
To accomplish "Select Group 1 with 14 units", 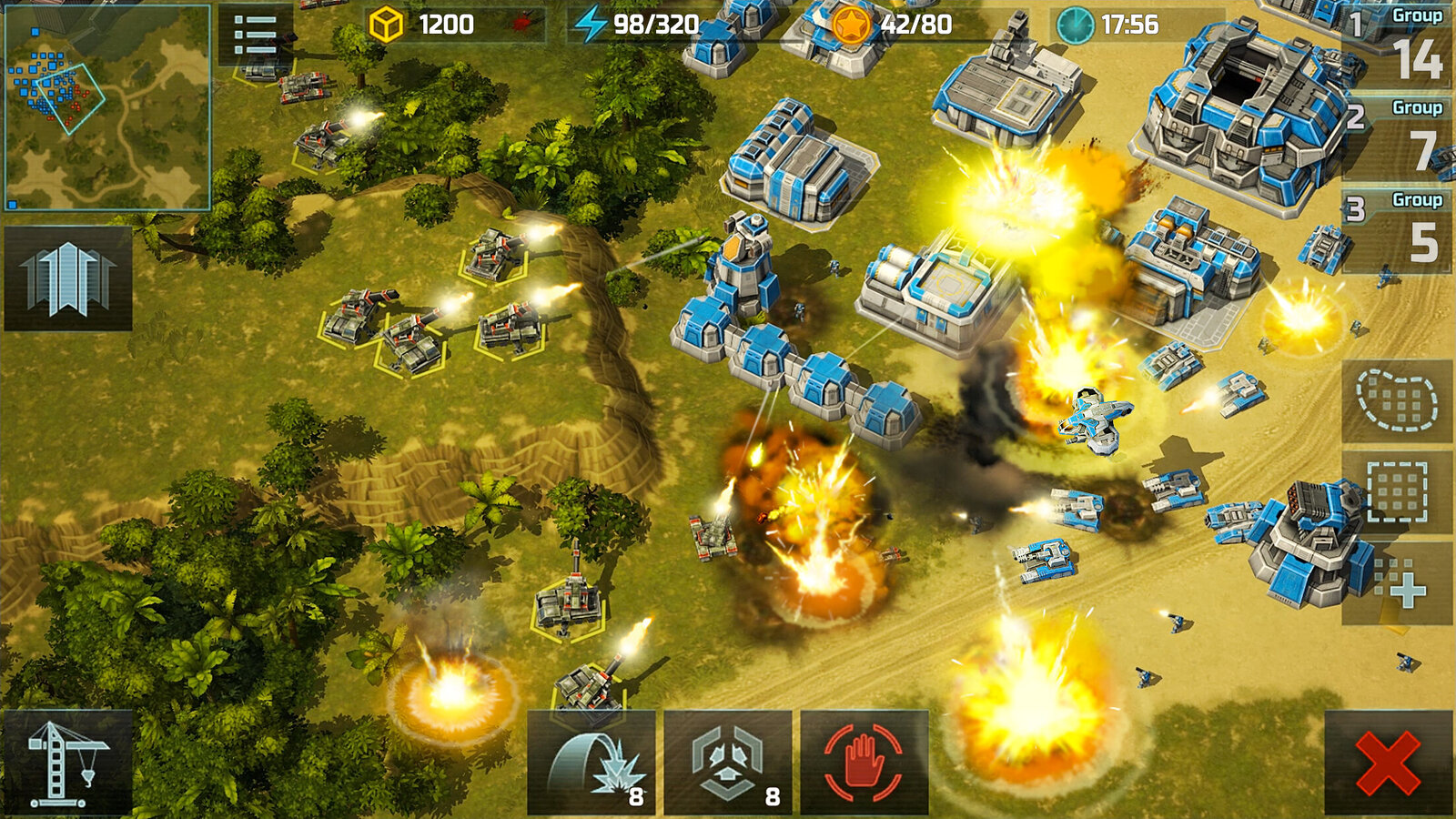I will (x=1398, y=47).
